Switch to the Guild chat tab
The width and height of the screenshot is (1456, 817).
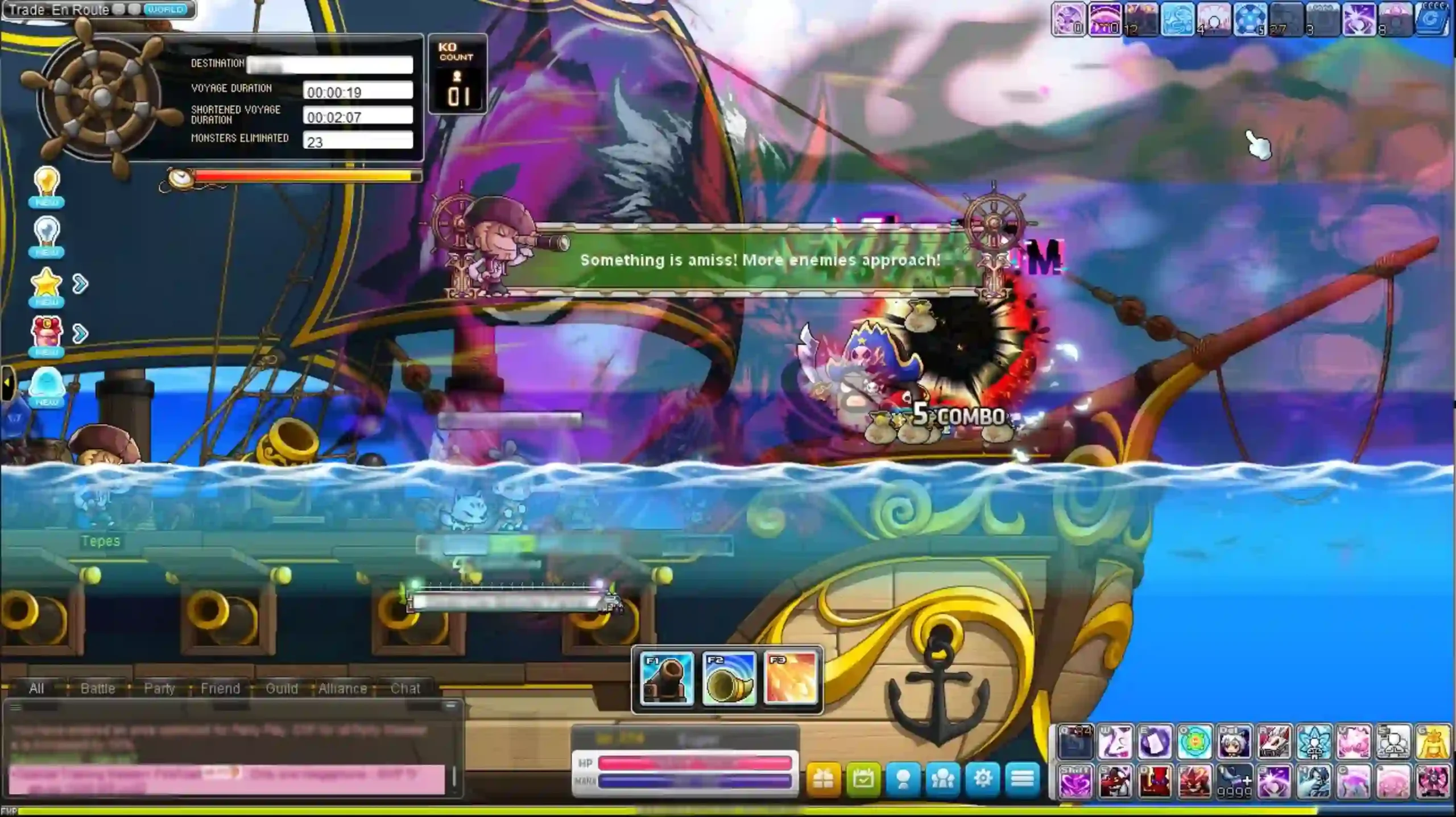click(282, 689)
